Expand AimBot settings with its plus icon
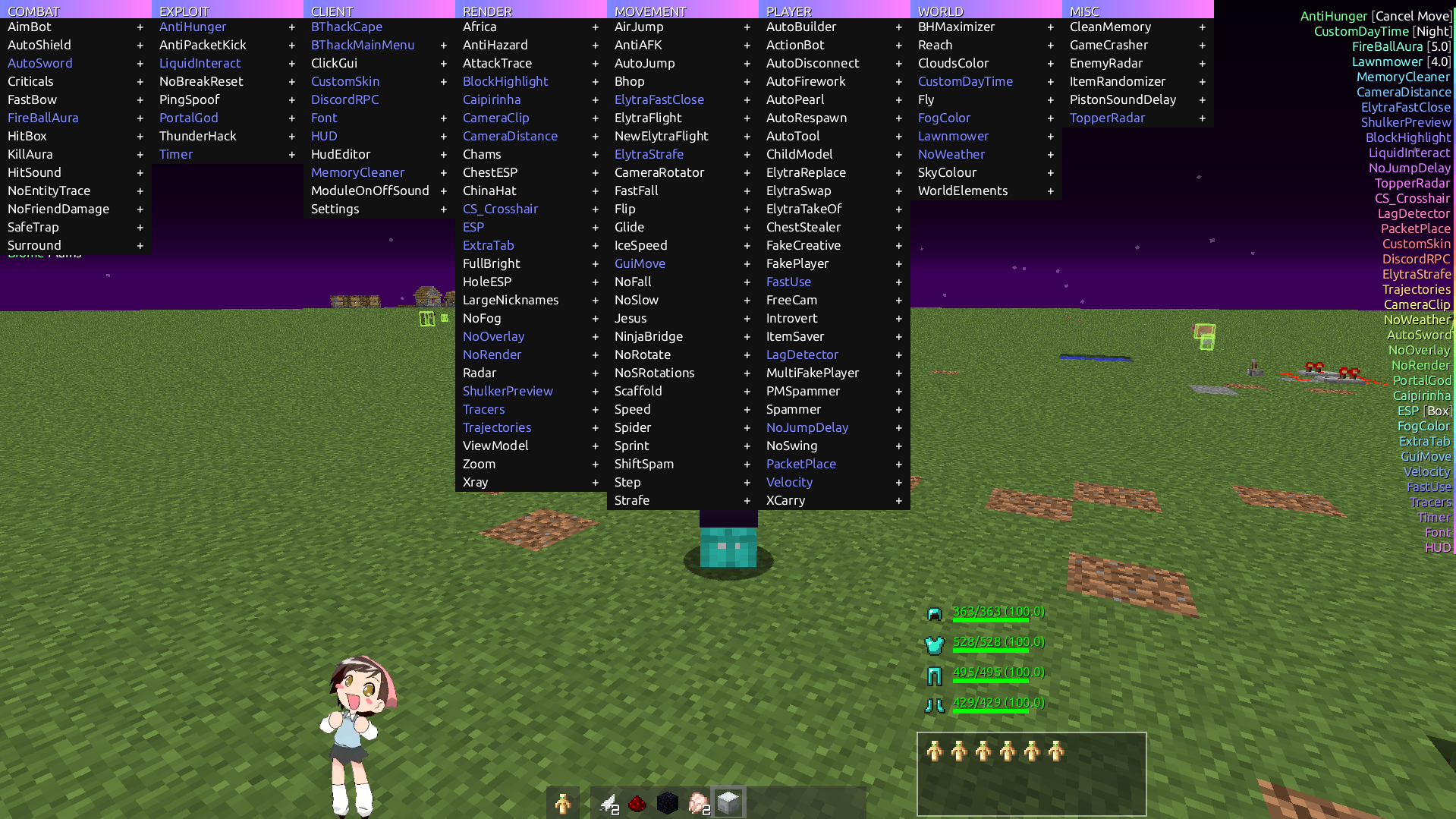Screen dimensions: 1456x819 (x=140, y=27)
